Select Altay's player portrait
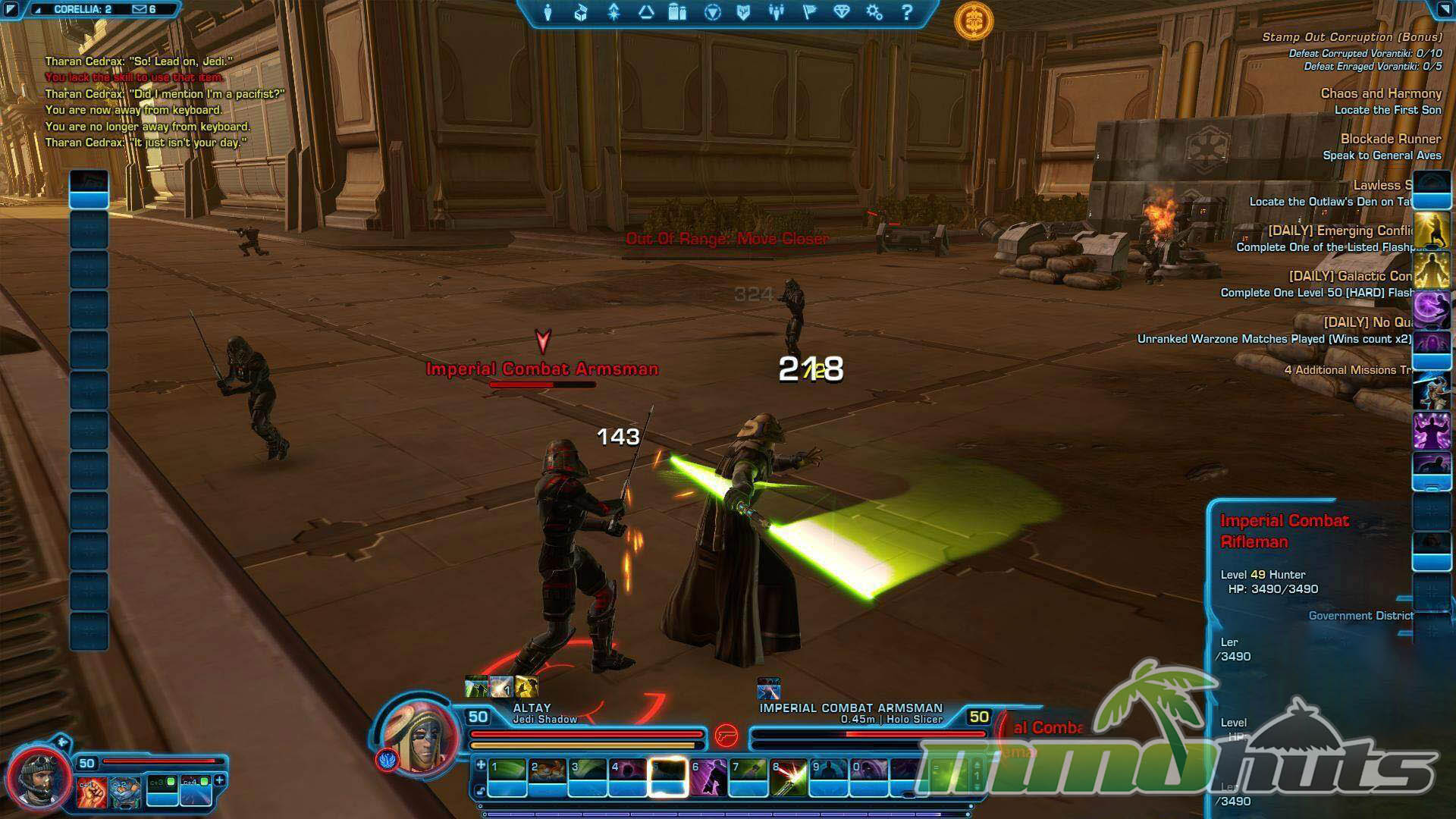Viewport: 1456px width, 819px height. point(419,735)
